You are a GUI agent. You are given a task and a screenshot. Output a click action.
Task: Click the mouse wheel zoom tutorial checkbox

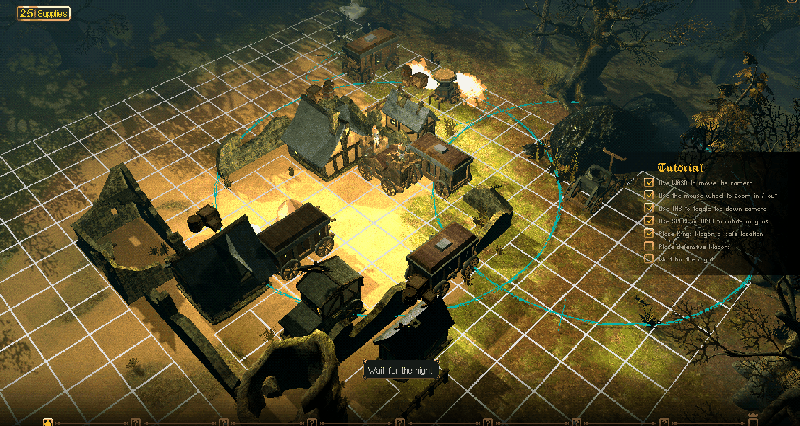pos(649,195)
